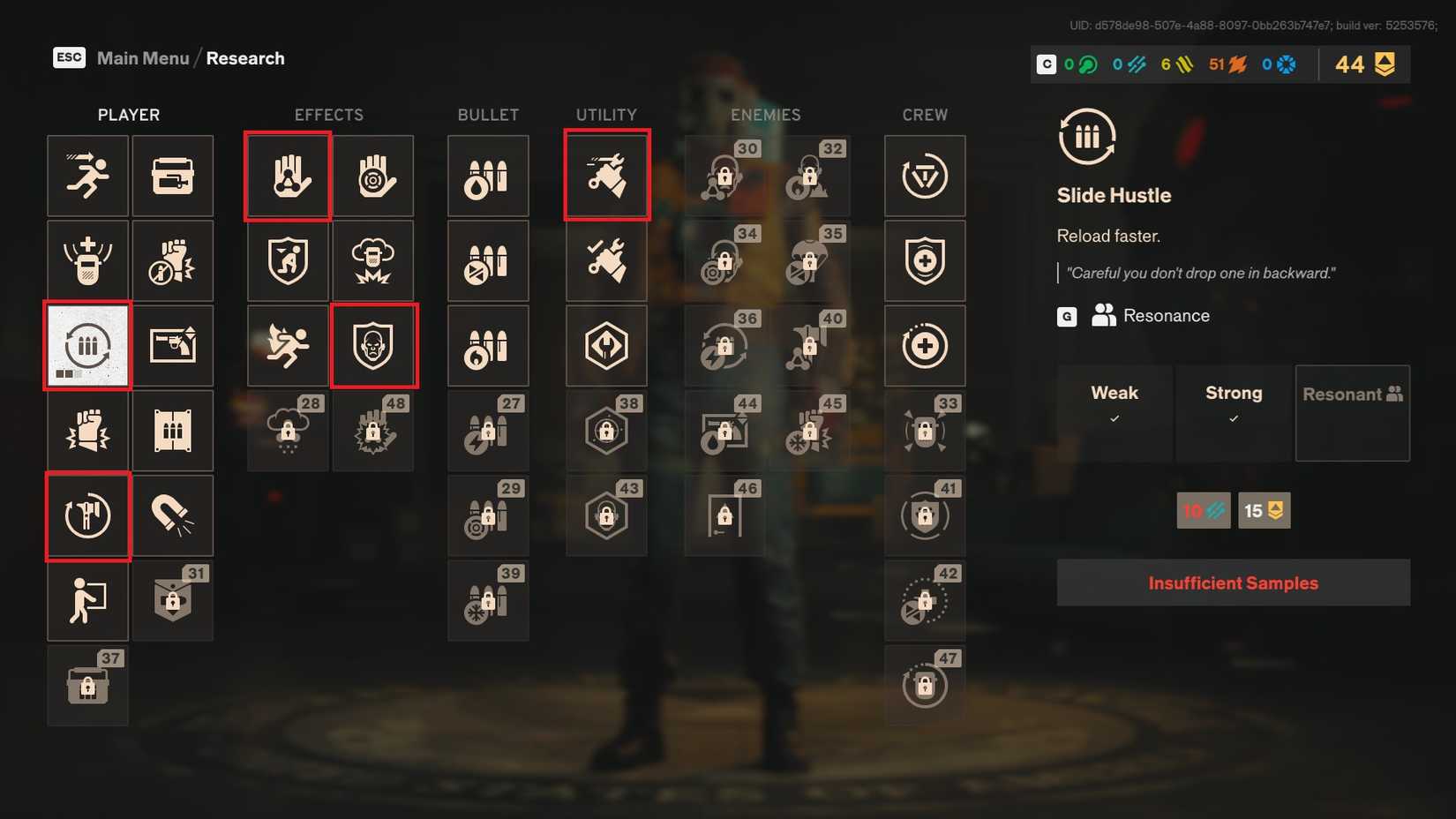Click the ESC button label
This screenshot has width=1456, height=819.
[69, 57]
